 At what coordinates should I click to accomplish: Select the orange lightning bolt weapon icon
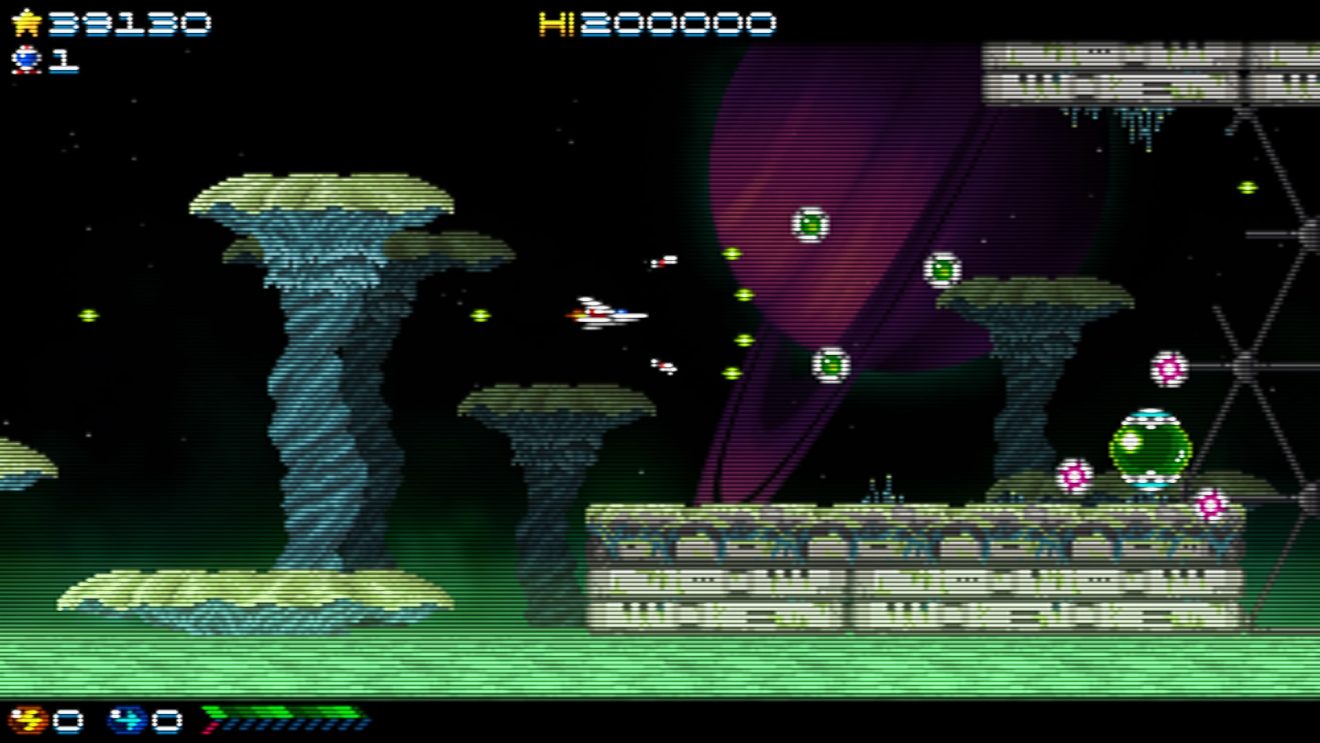coord(27,719)
